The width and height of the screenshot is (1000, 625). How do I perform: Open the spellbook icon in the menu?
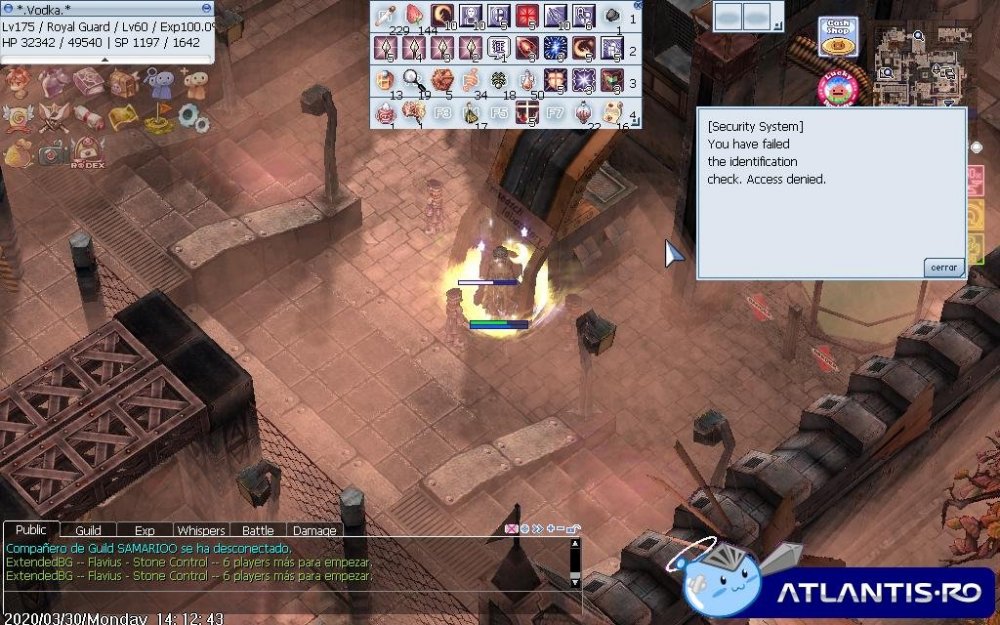coord(87,83)
